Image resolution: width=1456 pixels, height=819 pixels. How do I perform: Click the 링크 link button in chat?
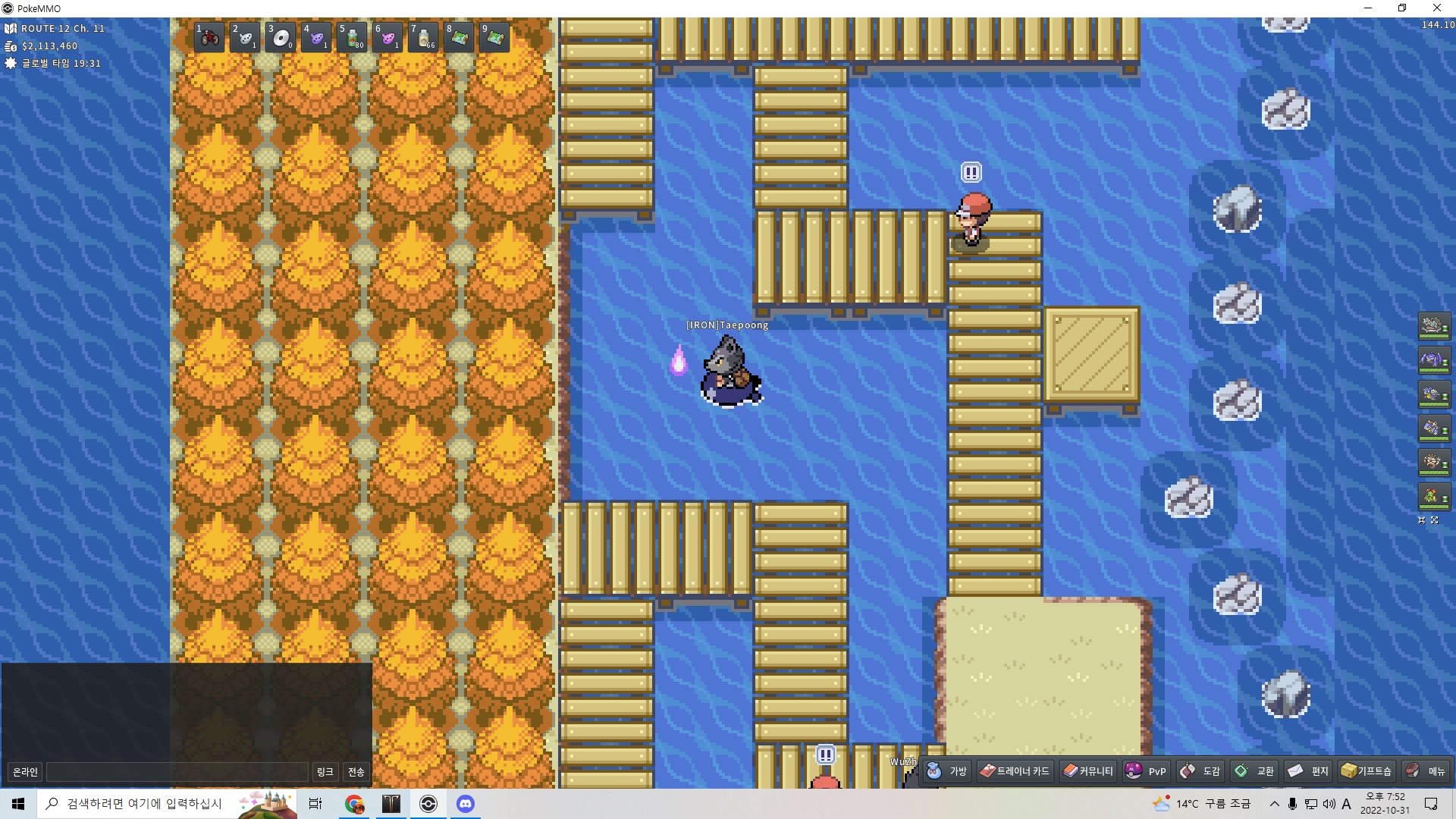pos(325,772)
